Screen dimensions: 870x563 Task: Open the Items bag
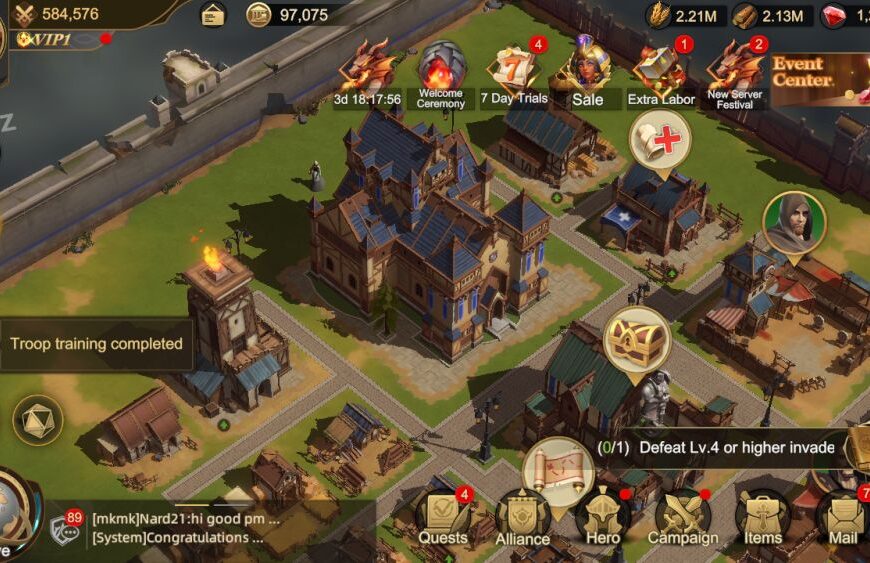coord(763,517)
